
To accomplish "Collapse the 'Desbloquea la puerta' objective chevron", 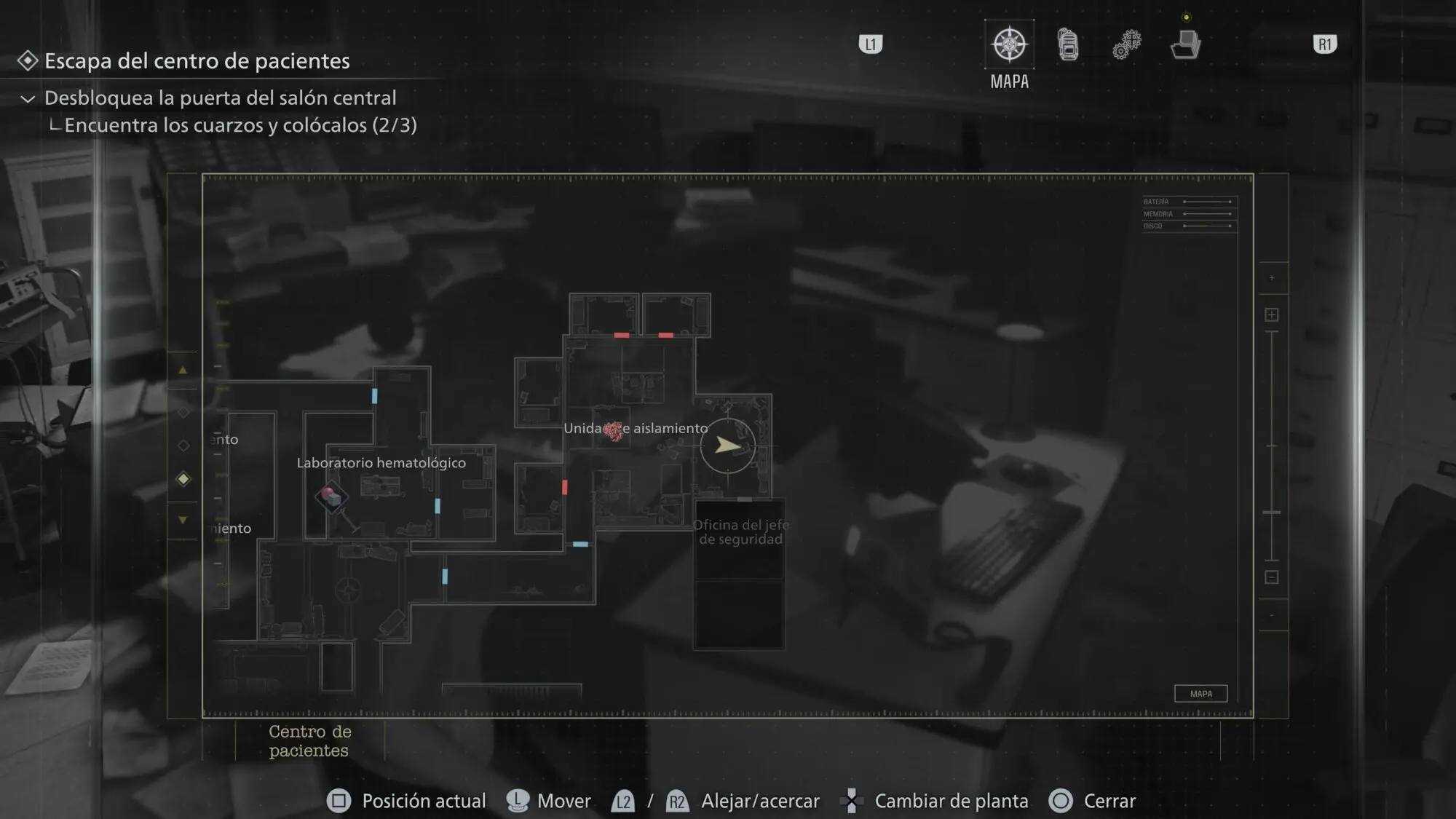I will (28, 99).
